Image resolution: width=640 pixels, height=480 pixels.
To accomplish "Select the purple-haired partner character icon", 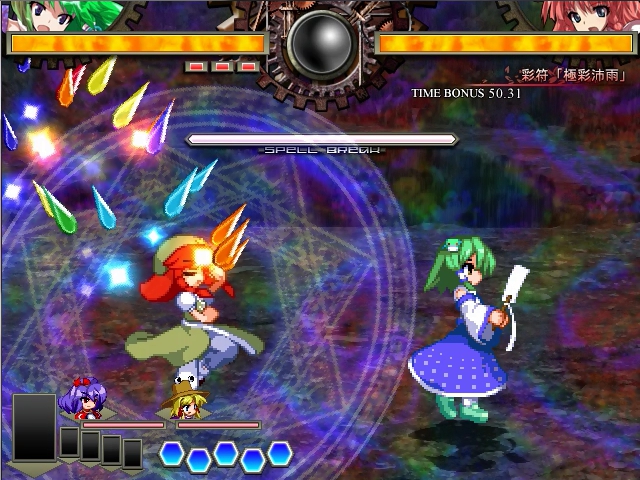I will pos(82,397).
